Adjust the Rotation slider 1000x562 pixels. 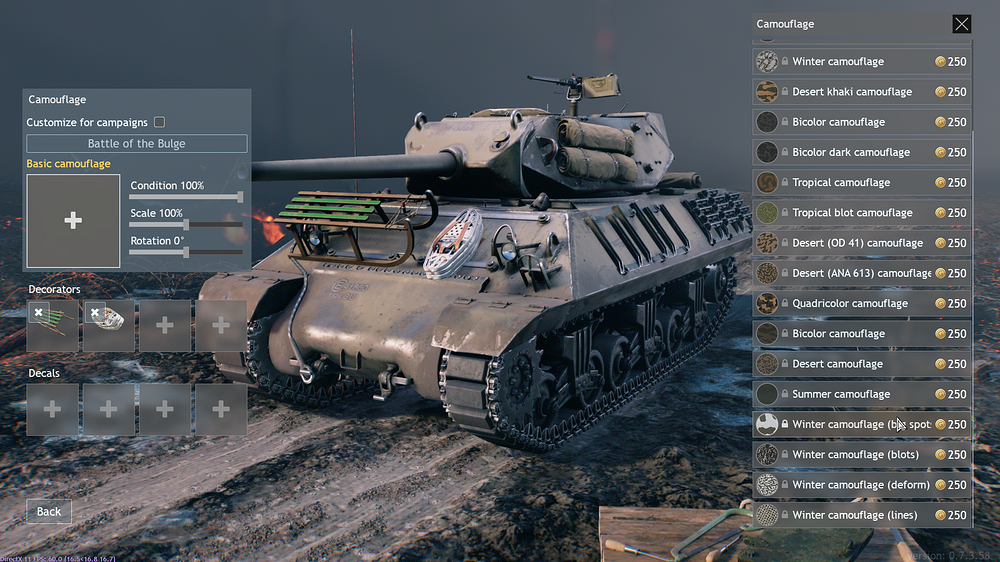click(186, 252)
